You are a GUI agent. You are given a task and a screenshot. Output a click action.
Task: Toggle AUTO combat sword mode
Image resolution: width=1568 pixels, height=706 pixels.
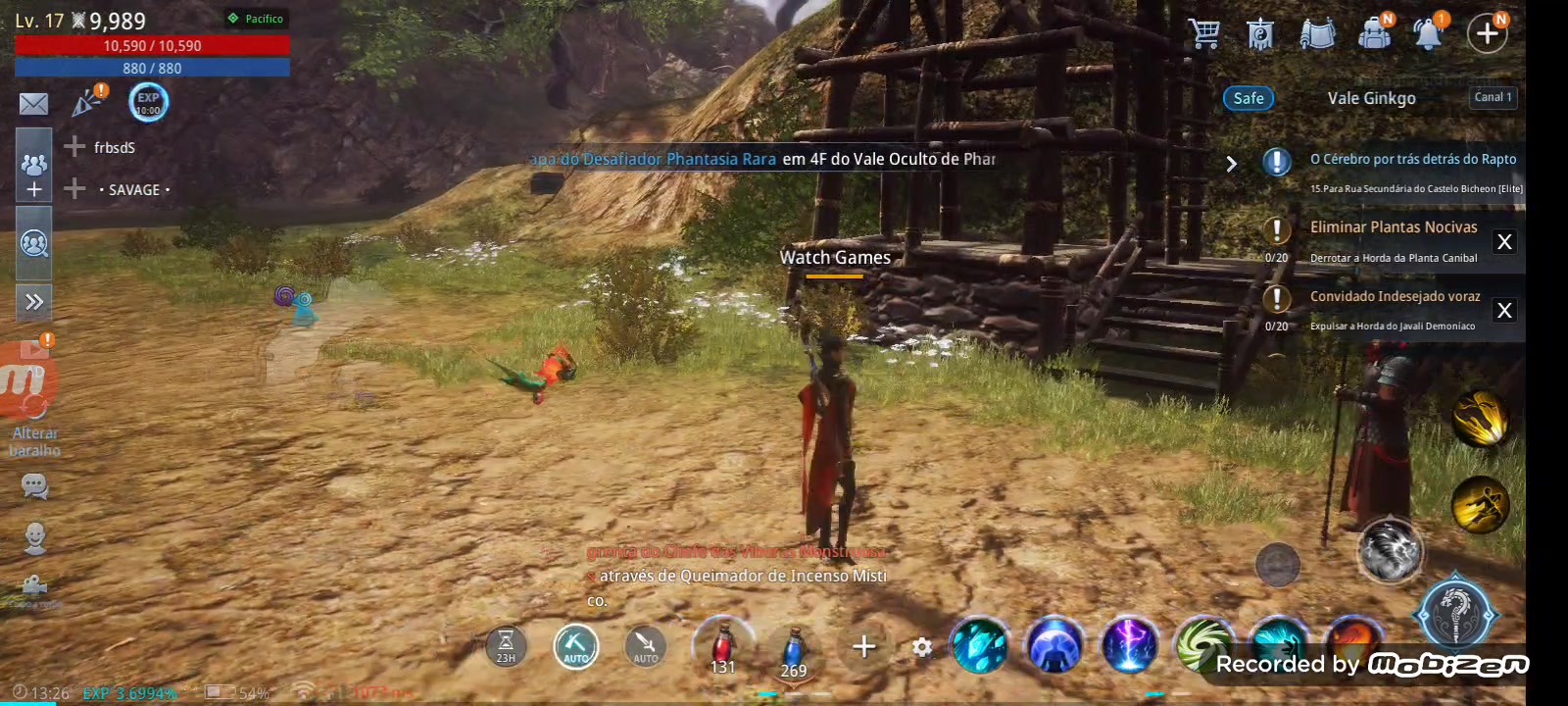[x=645, y=647]
